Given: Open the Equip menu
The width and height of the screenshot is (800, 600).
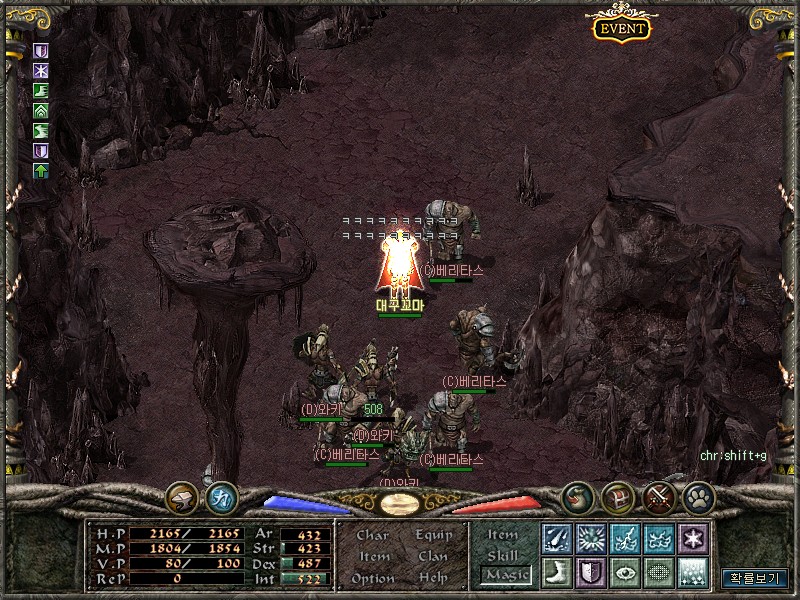Looking at the screenshot, I should (x=433, y=535).
